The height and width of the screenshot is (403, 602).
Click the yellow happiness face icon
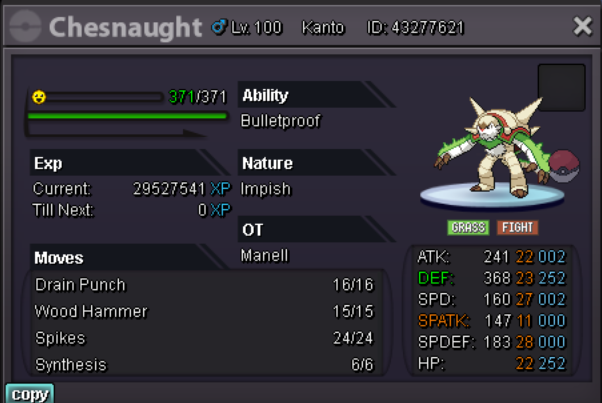click(39, 97)
